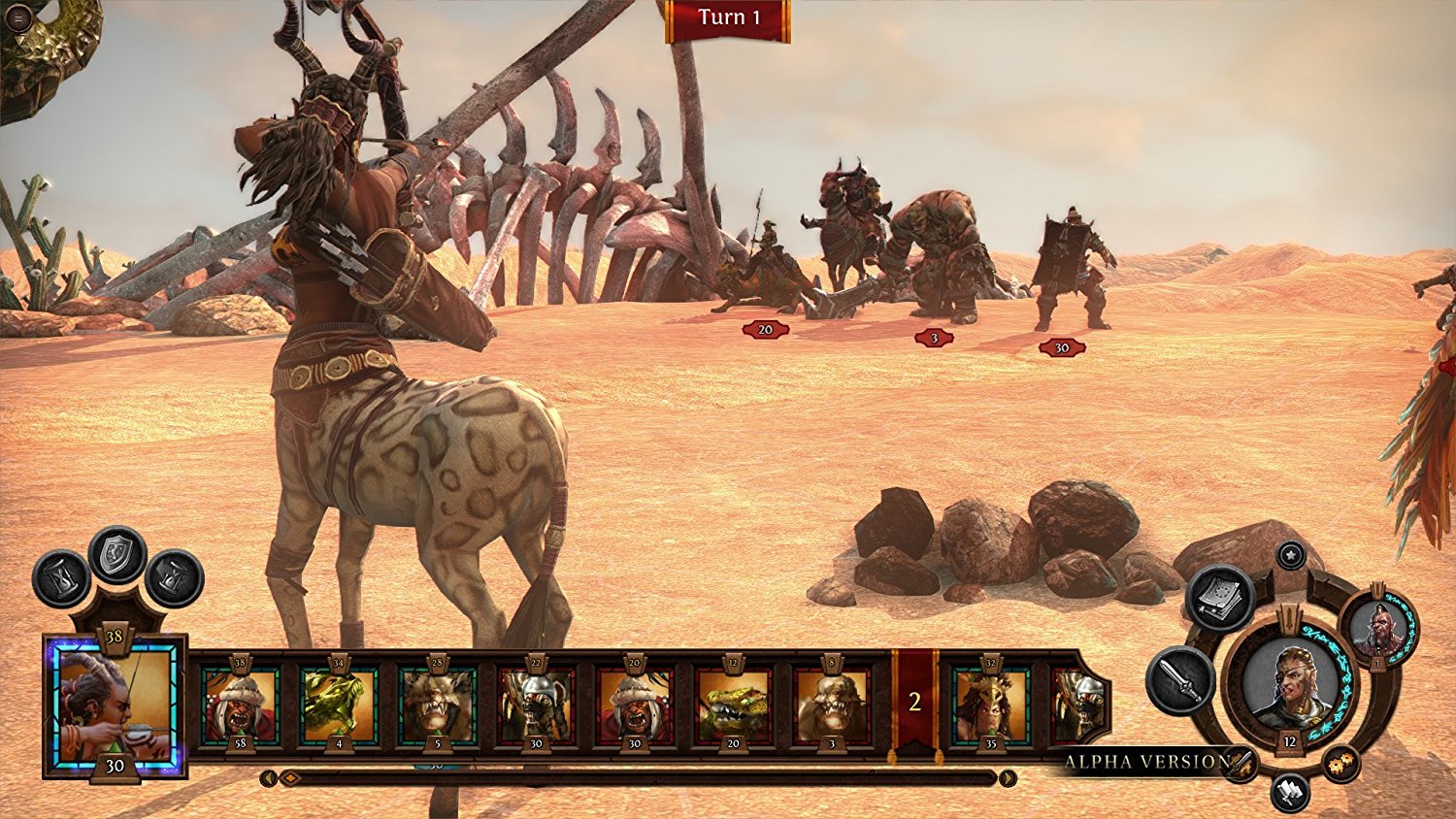
Task: Select the fanged beast stack of 5
Action: [x=437, y=704]
